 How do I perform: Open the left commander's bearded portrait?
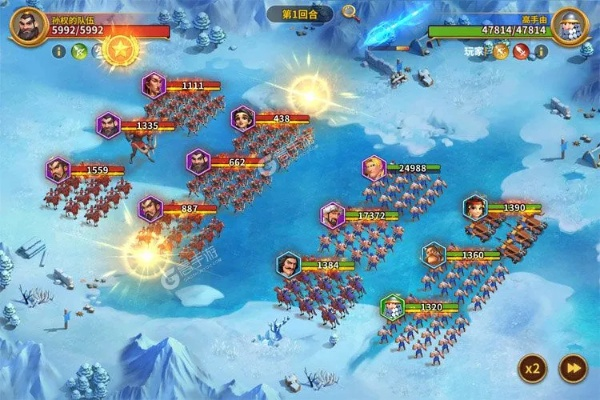[x=26, y=25]
